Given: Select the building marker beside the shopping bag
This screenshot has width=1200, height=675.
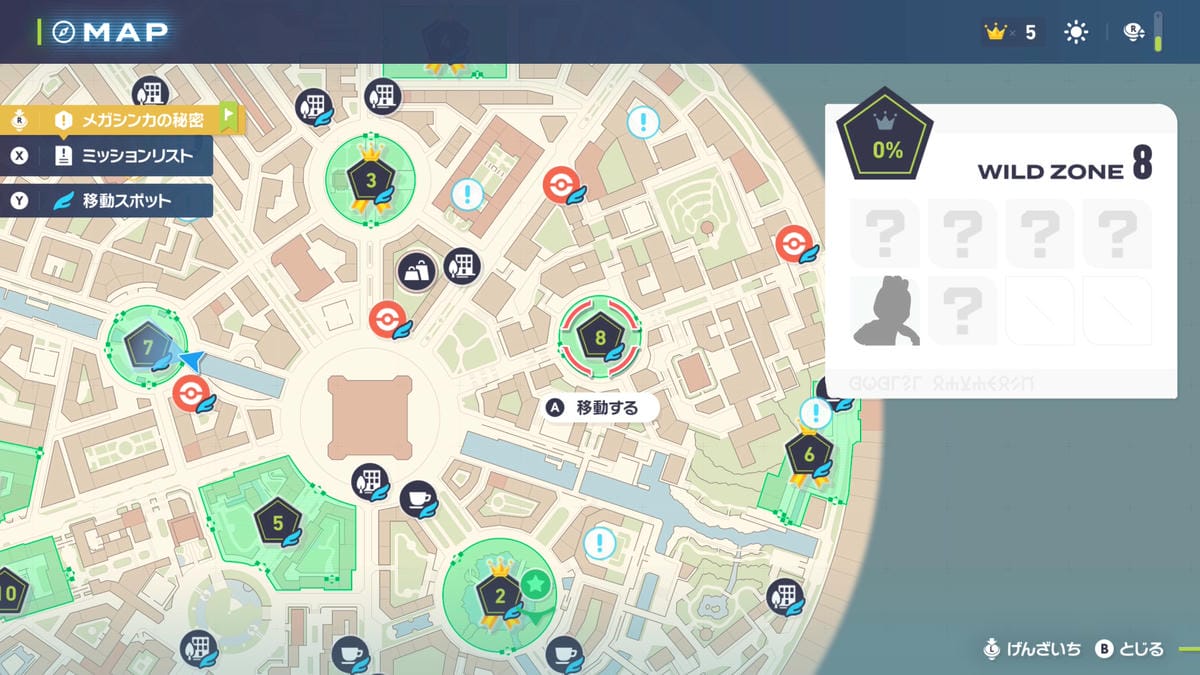Looking at the screenshot, I should tap(461, 266).
